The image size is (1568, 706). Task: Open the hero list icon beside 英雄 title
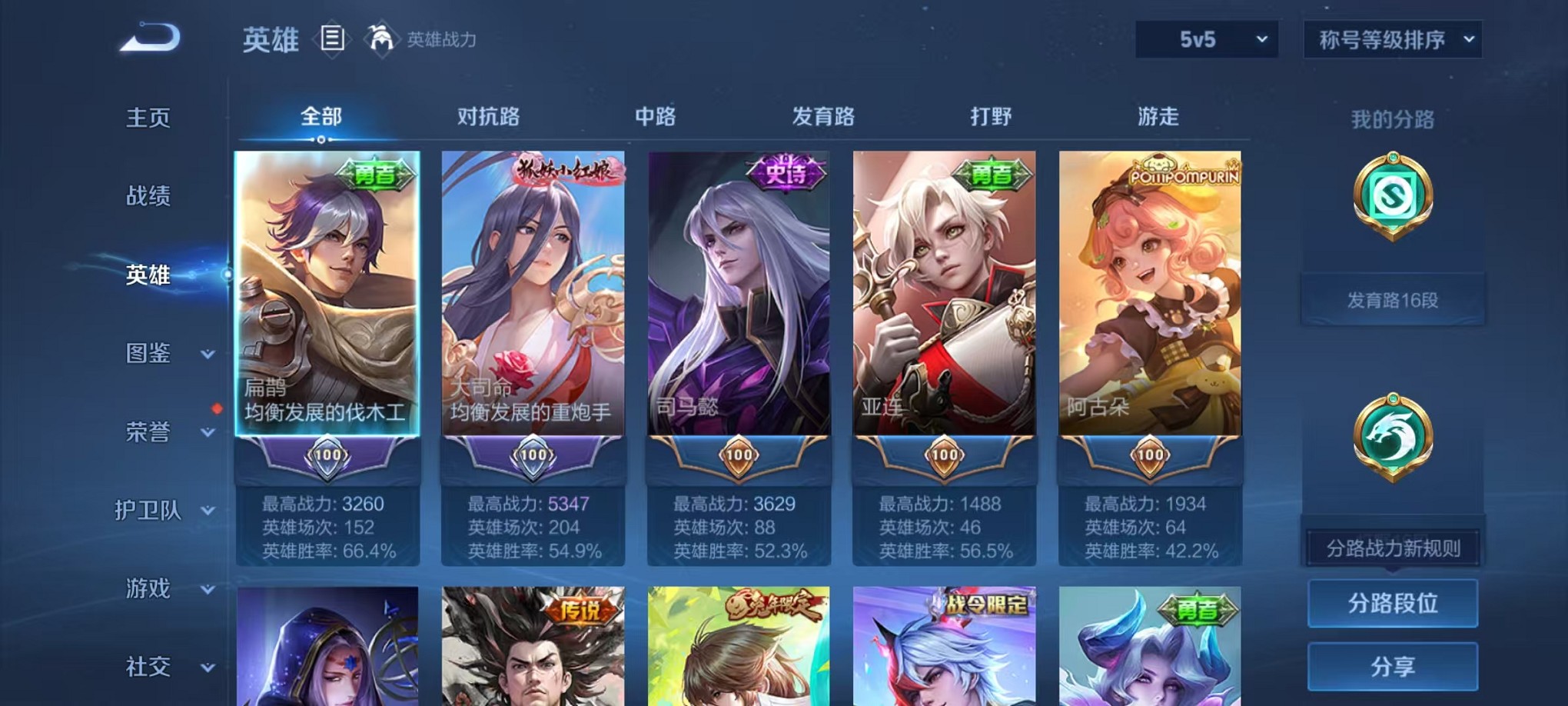tap(332, 39)
